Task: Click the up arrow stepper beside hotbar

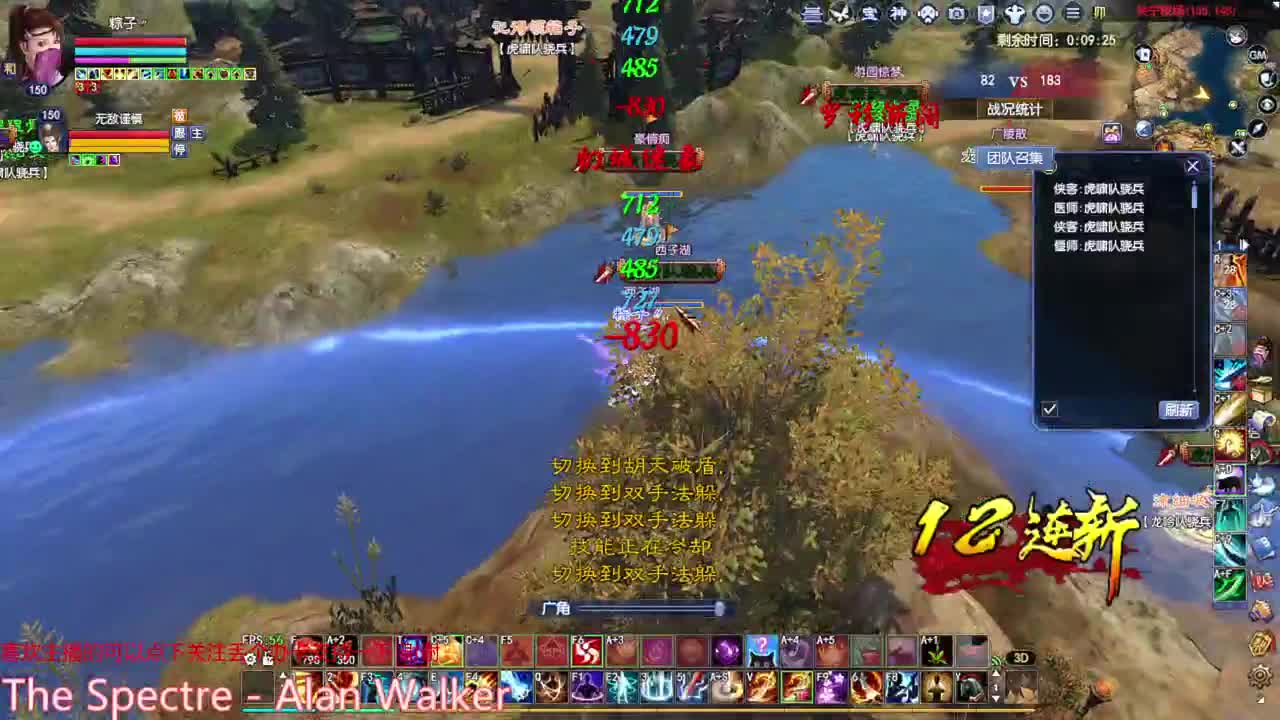Action: pyautogui.click(x=997, y=675)
